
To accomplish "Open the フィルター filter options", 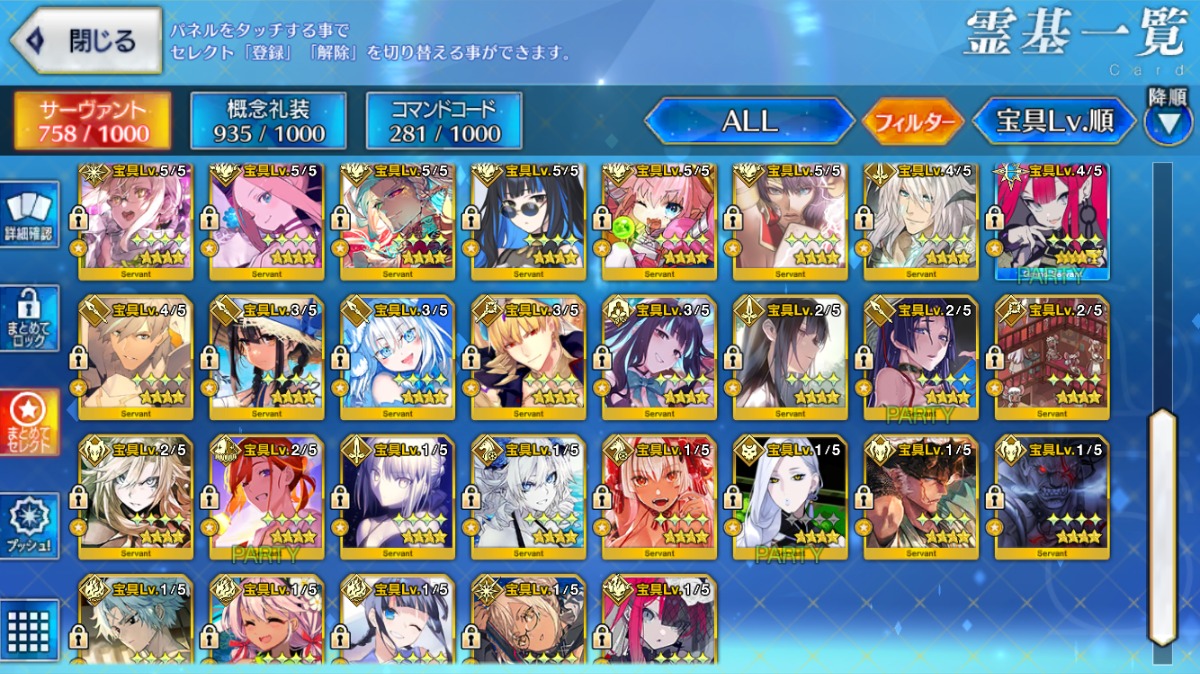I will pyautogui.click(x=913, y=122).
